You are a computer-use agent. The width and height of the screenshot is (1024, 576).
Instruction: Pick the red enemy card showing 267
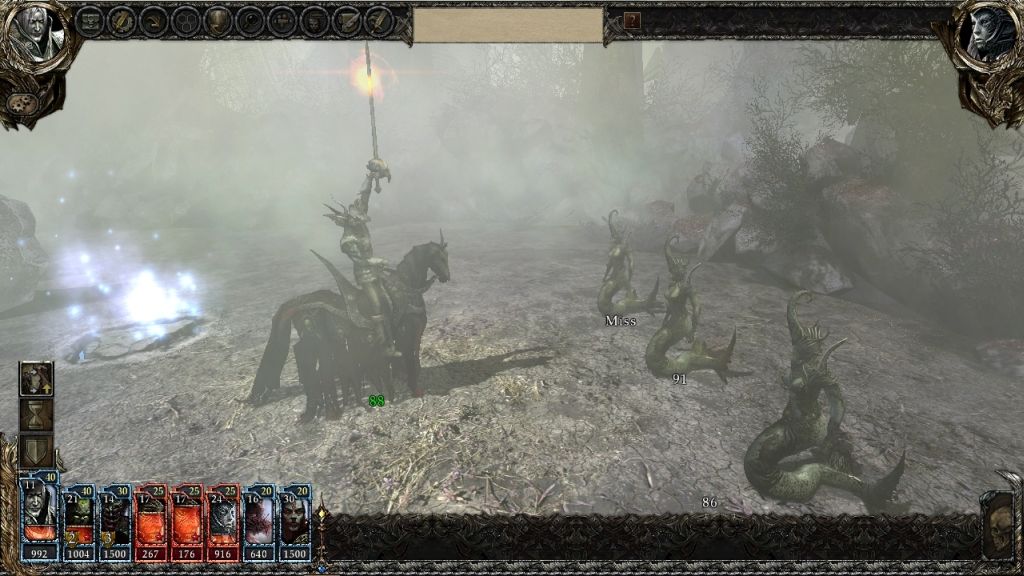153,522
